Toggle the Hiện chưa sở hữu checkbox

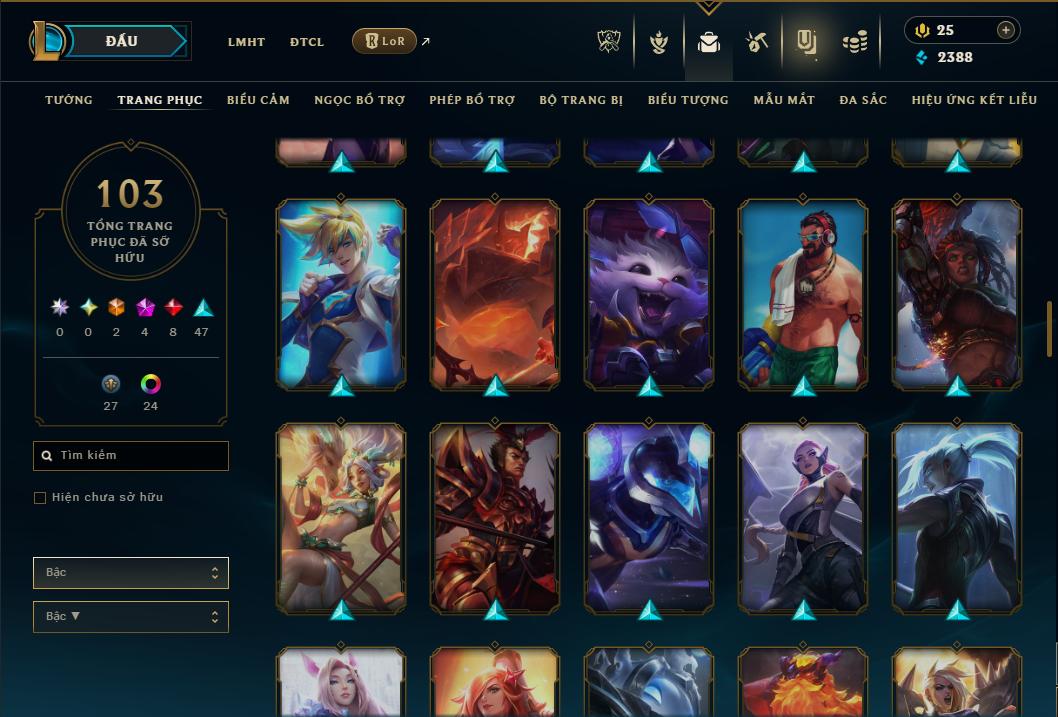tap(40, 498)
